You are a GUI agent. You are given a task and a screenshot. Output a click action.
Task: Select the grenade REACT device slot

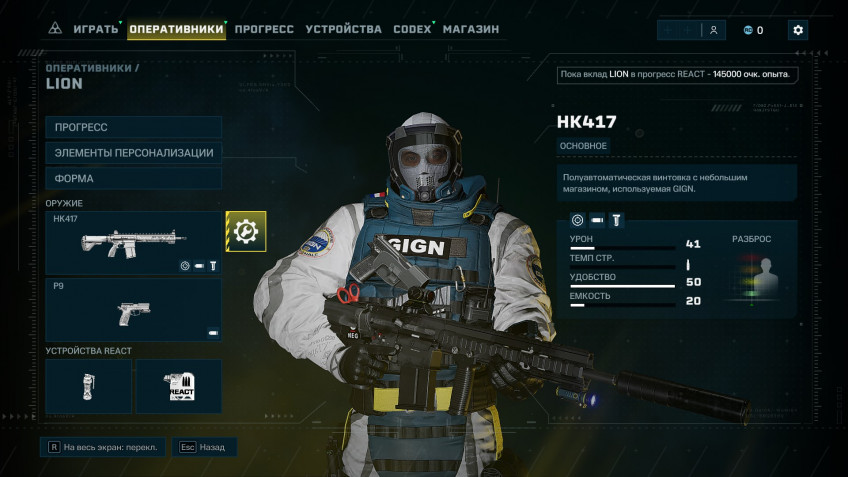(x=88, y=386)
